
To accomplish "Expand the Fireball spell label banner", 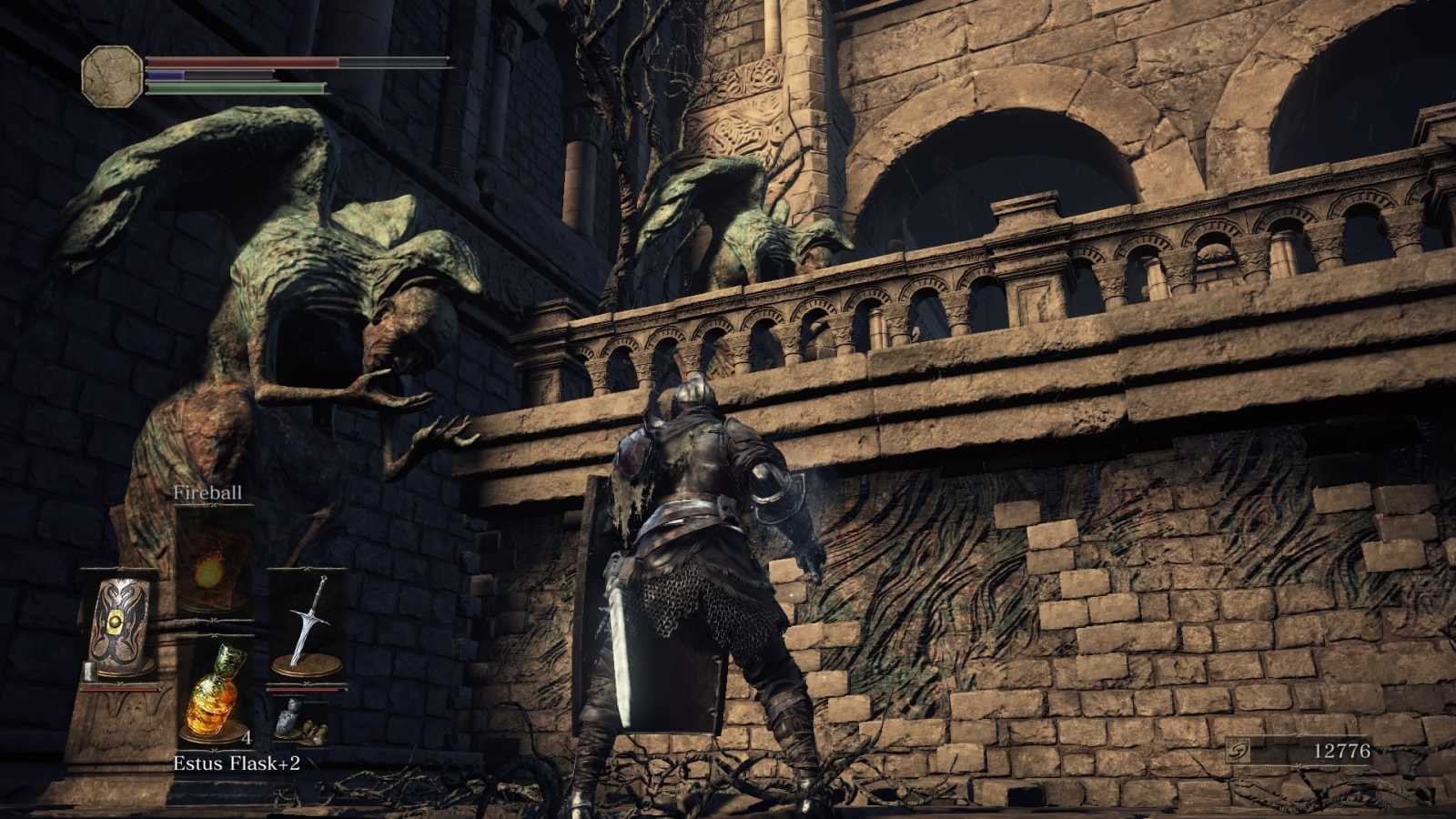I will click(207, 494).
